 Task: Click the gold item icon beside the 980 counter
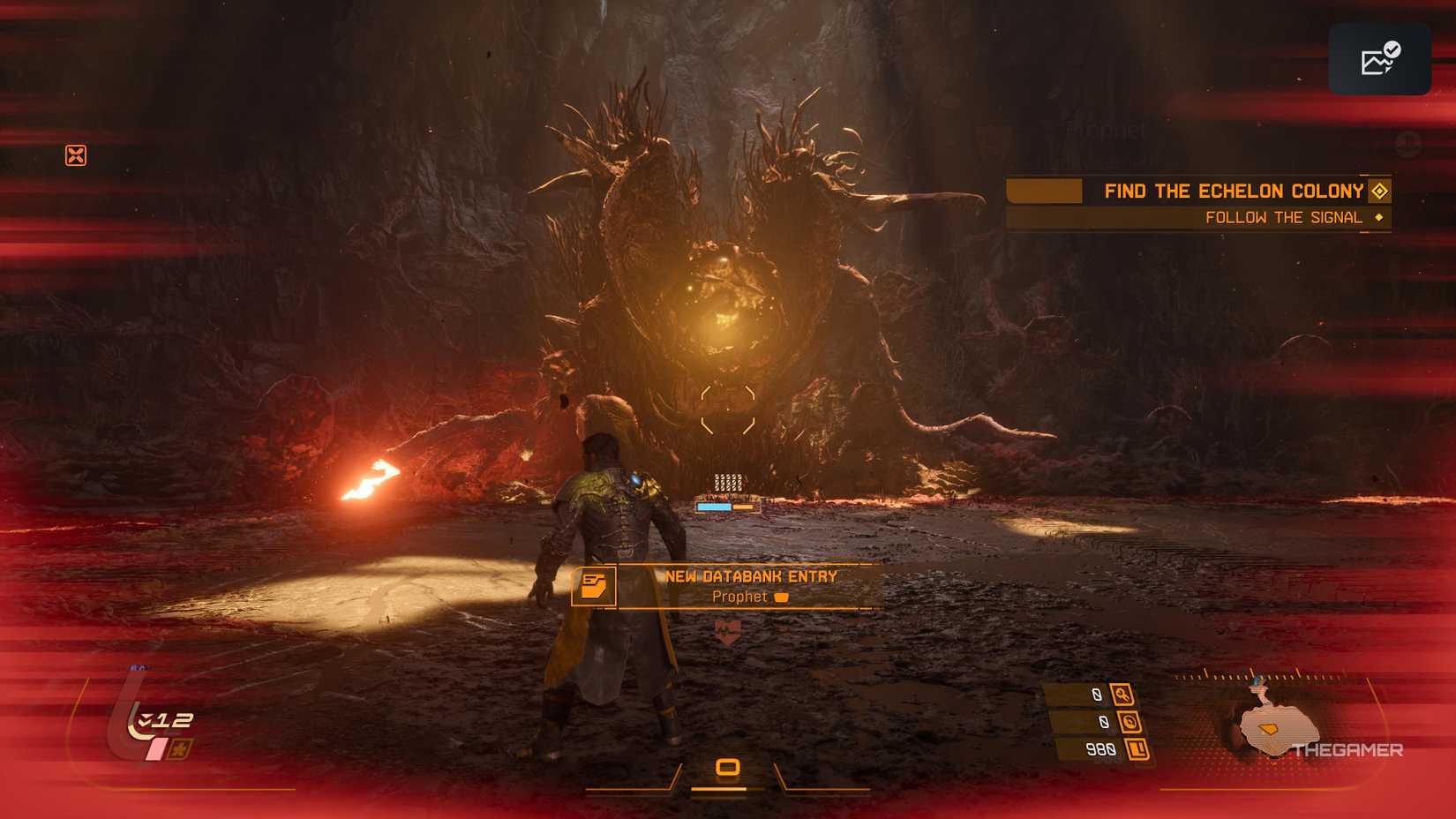coord(1138,750)
